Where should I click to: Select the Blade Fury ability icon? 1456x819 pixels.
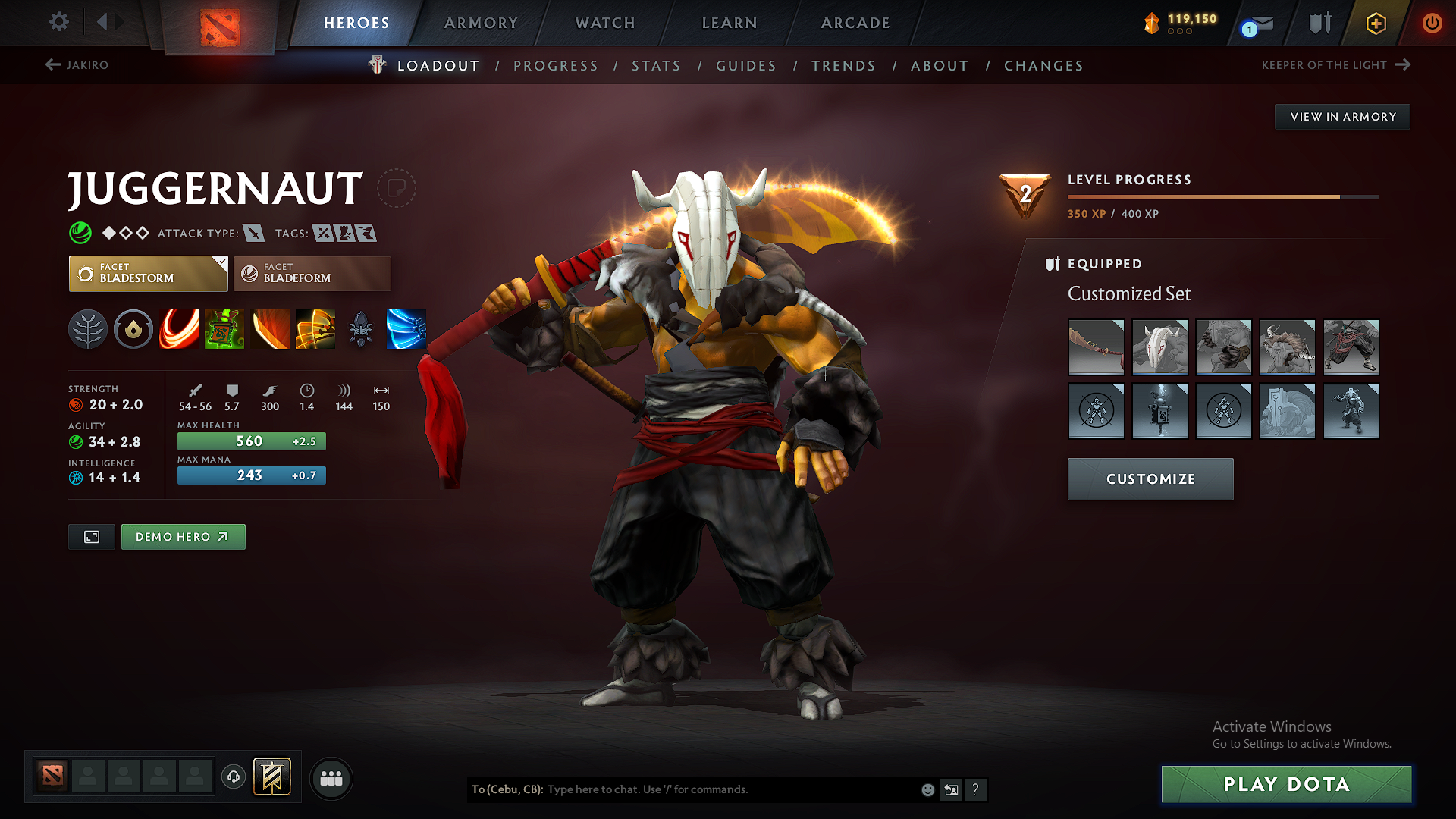179,329
